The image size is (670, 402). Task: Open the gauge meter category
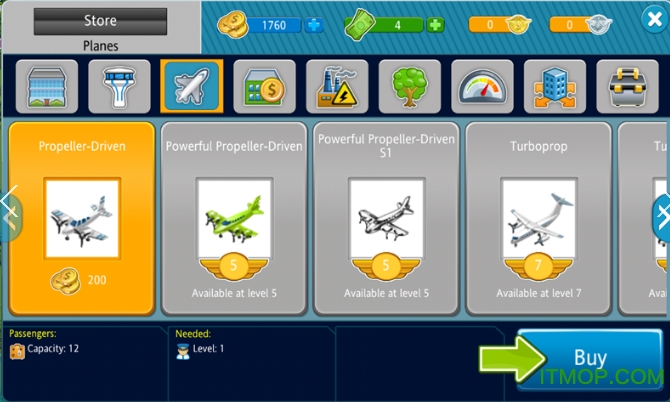pos(483,87)
